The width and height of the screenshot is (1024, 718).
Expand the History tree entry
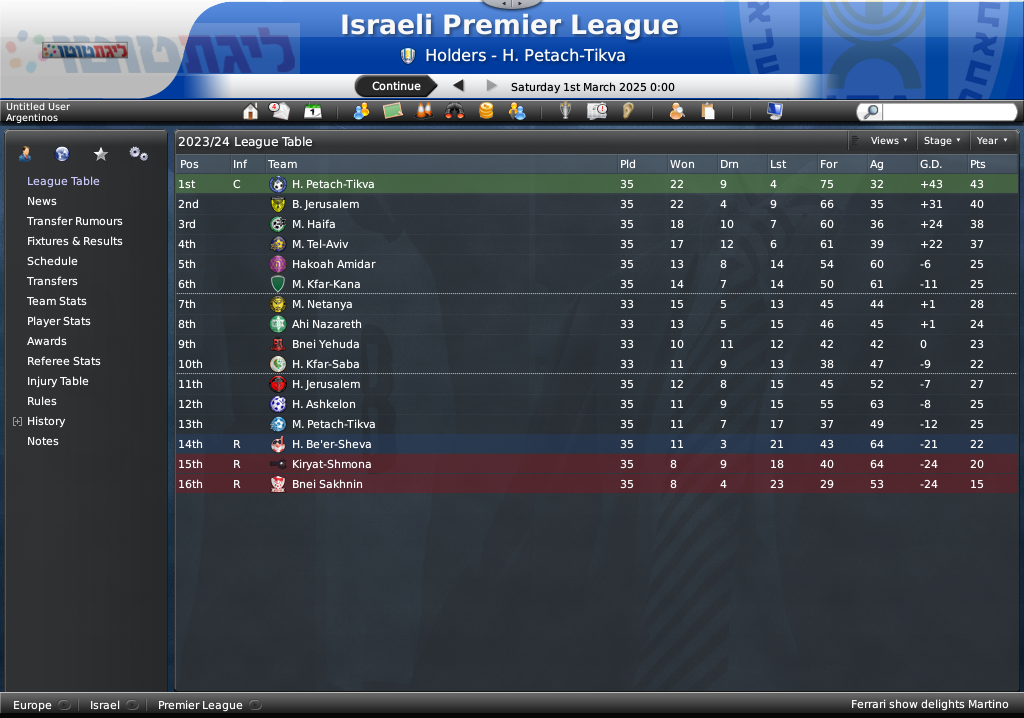click(x=17, y=422)
